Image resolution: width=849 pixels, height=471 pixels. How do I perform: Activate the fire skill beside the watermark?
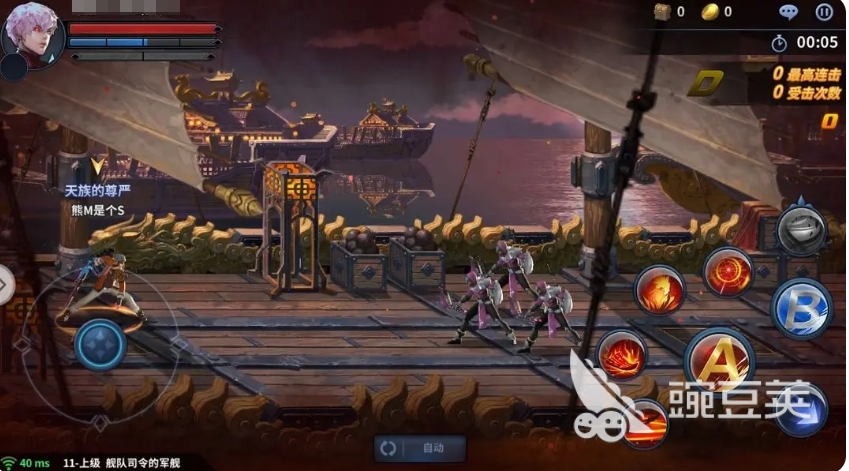coord(645,422)
